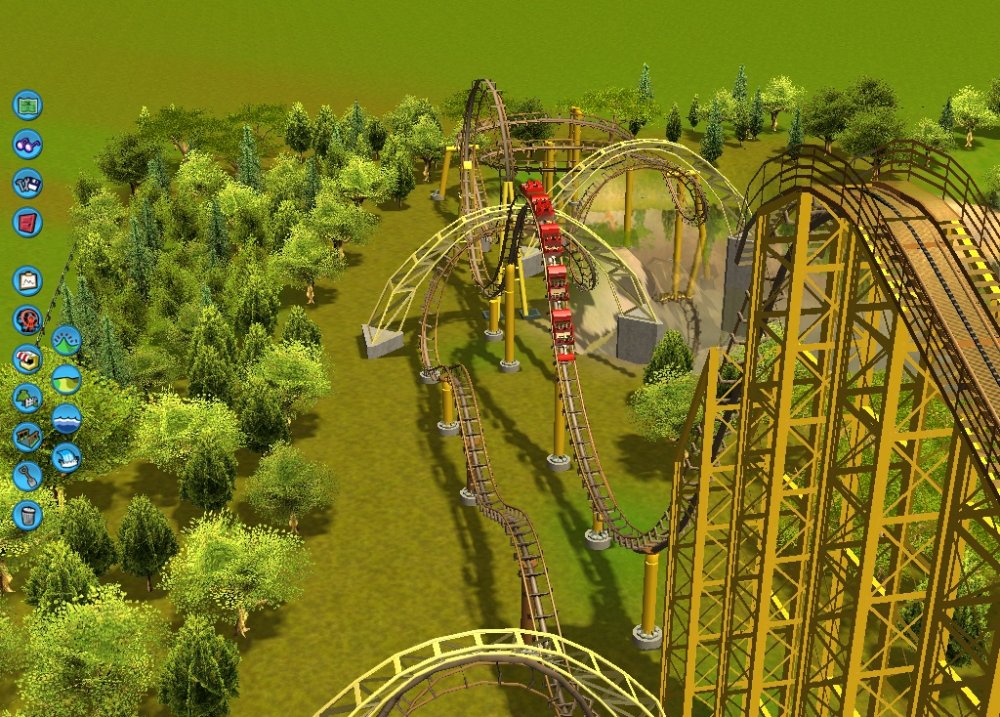Open the rides and attractions menu

27,320
